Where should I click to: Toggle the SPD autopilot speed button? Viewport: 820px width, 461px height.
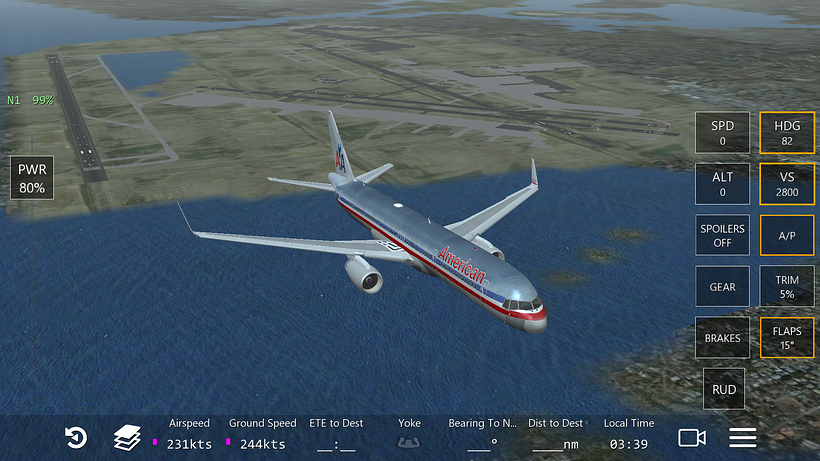[722, 133]
